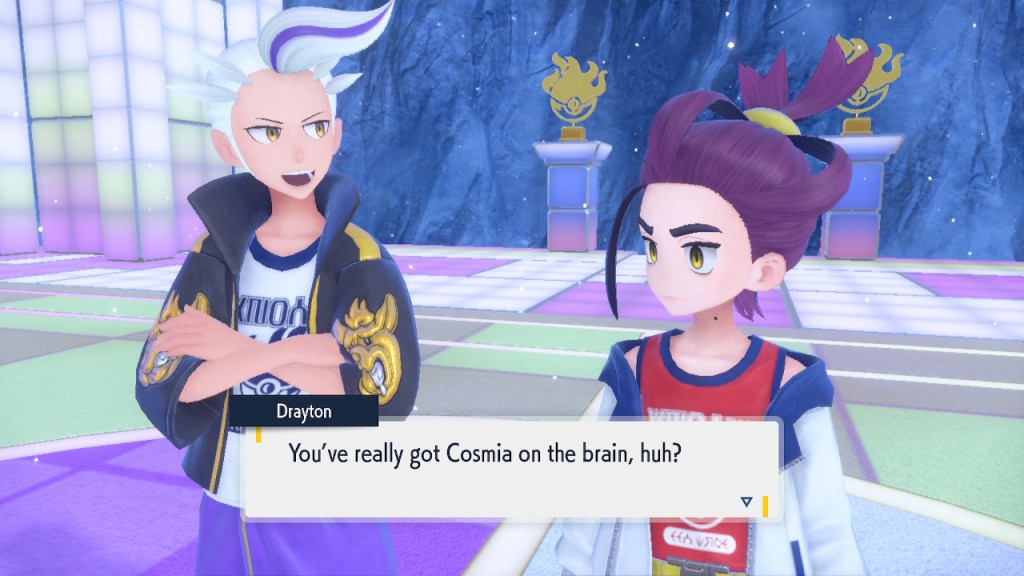Advance dialogue with the blue arrow indicator
1024x576 pixels.
pyautogui.click(x=745, y=502)
